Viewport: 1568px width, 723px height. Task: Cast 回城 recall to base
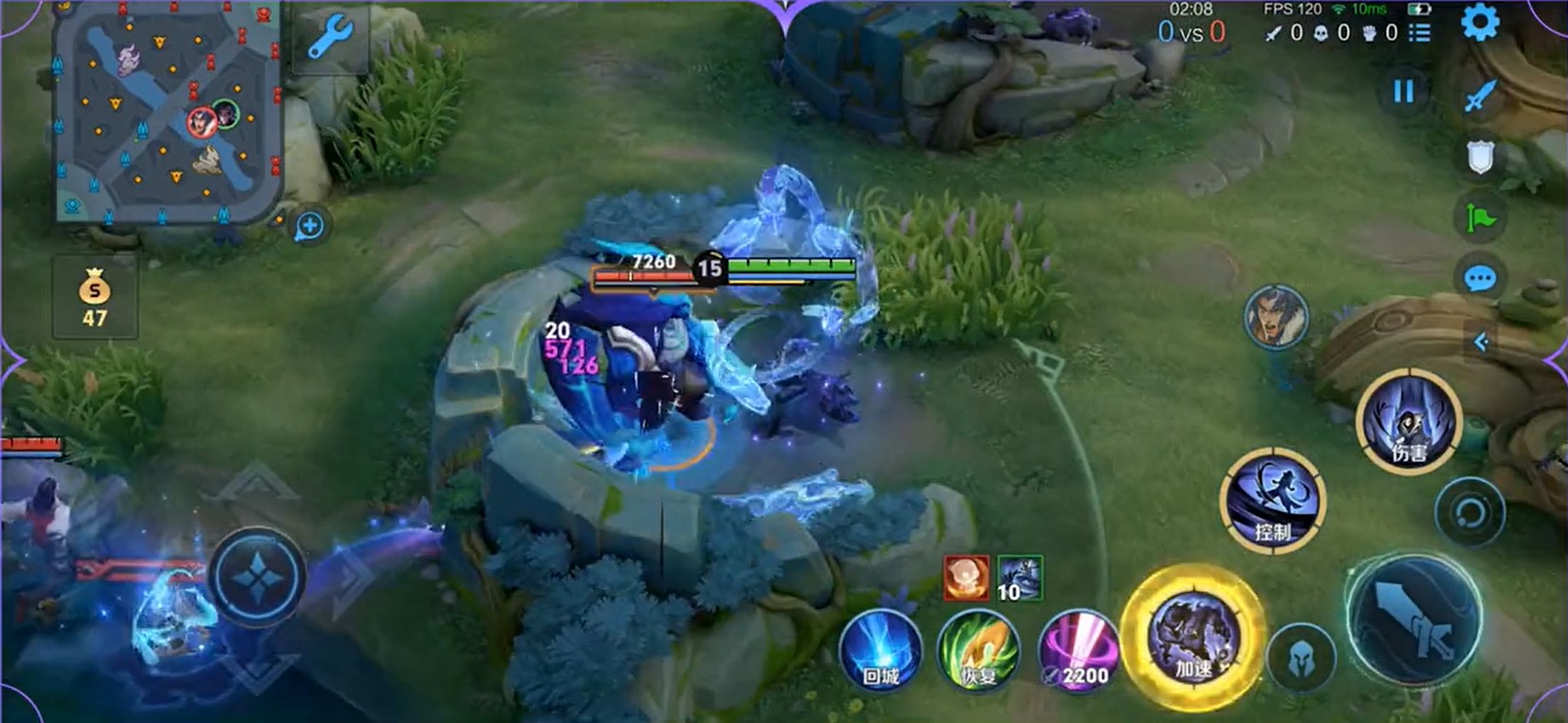[881, 653]
